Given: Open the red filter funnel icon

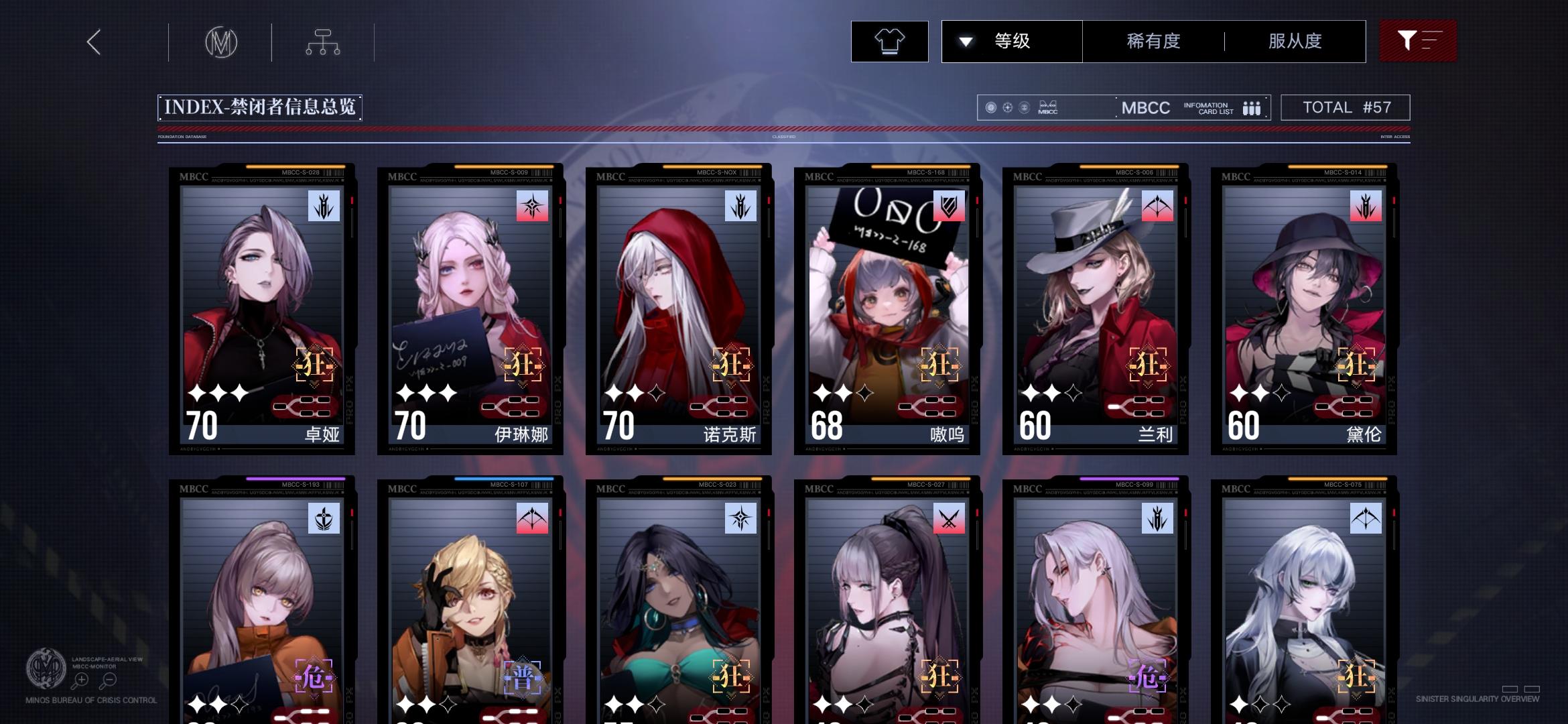Looking at the screenshot, I should tap(1418, 42).
